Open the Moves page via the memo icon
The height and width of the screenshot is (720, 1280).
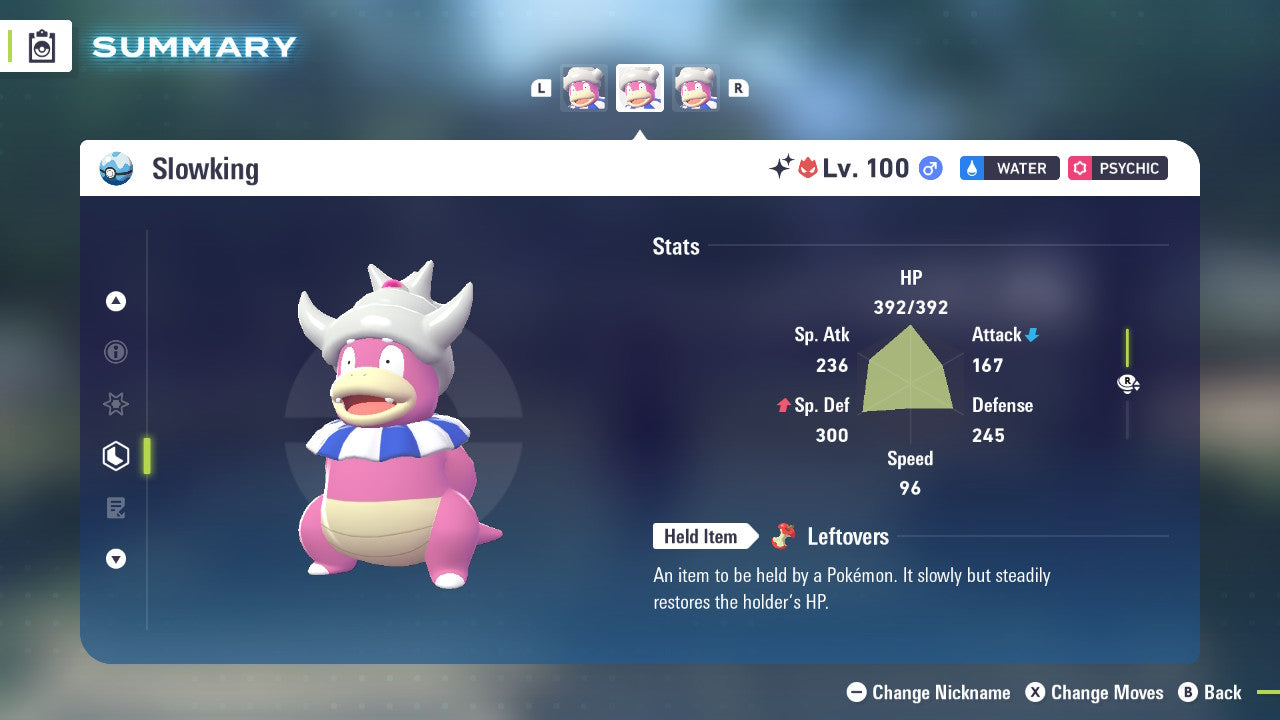click(116, 507)
